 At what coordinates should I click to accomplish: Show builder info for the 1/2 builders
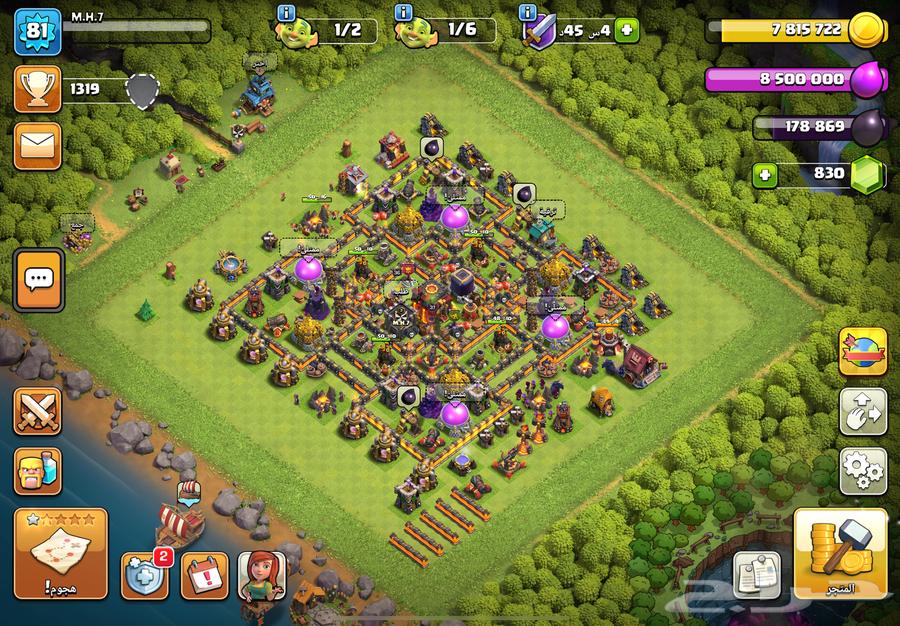coord(289,13)
